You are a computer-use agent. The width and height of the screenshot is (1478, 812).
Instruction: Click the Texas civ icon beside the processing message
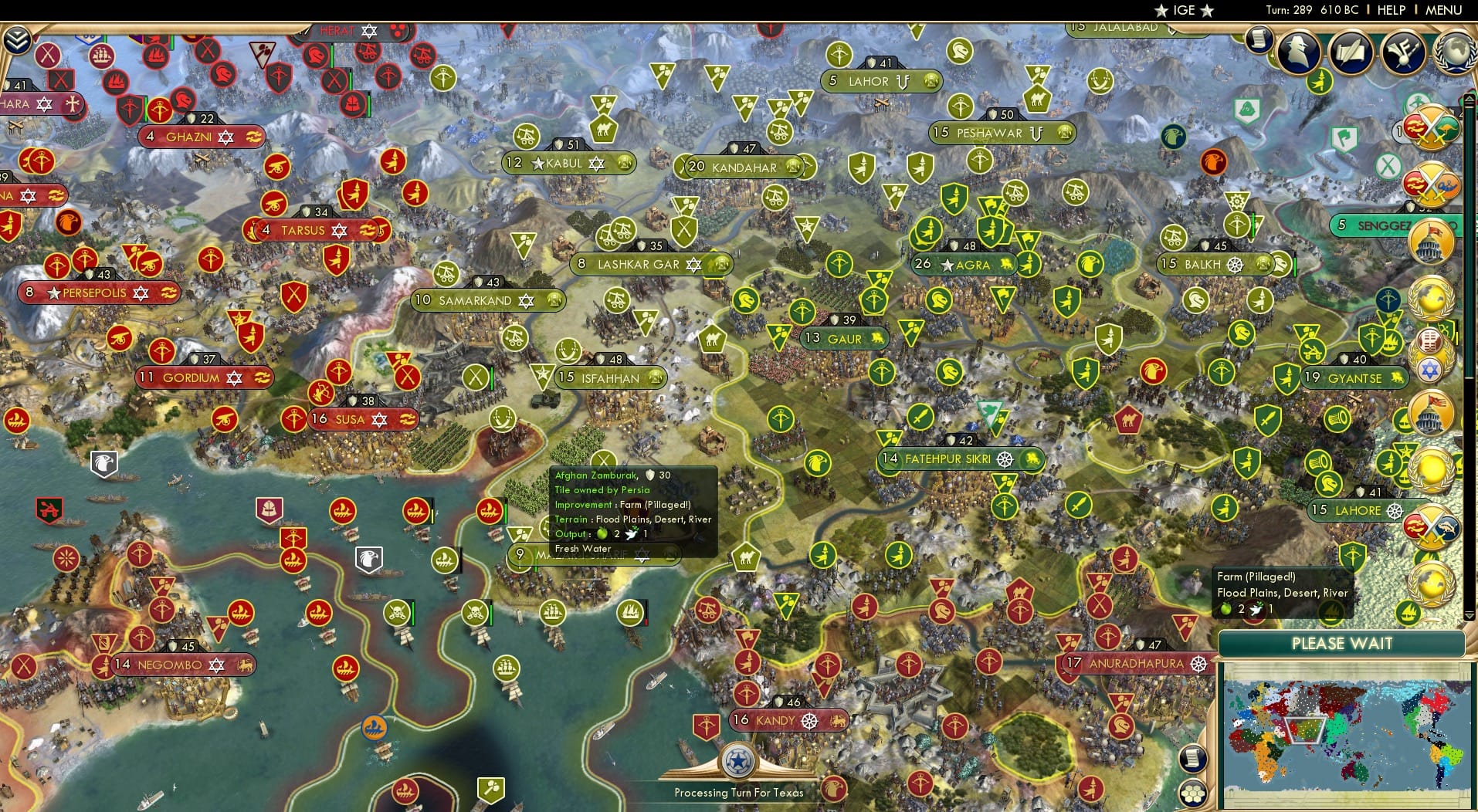tap(738, 760)
